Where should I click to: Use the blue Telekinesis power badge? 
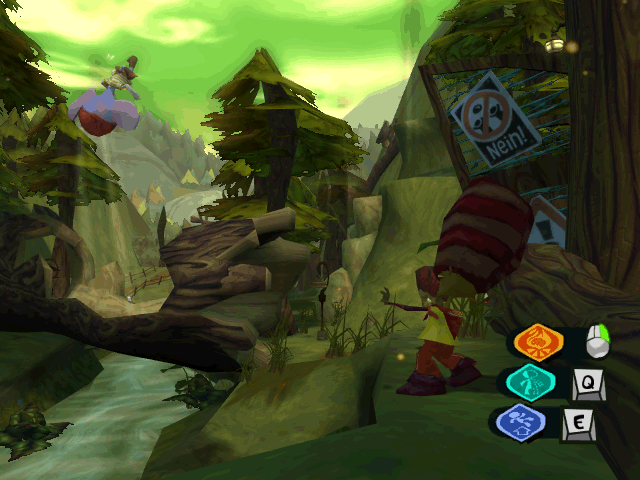click(521, 422)
